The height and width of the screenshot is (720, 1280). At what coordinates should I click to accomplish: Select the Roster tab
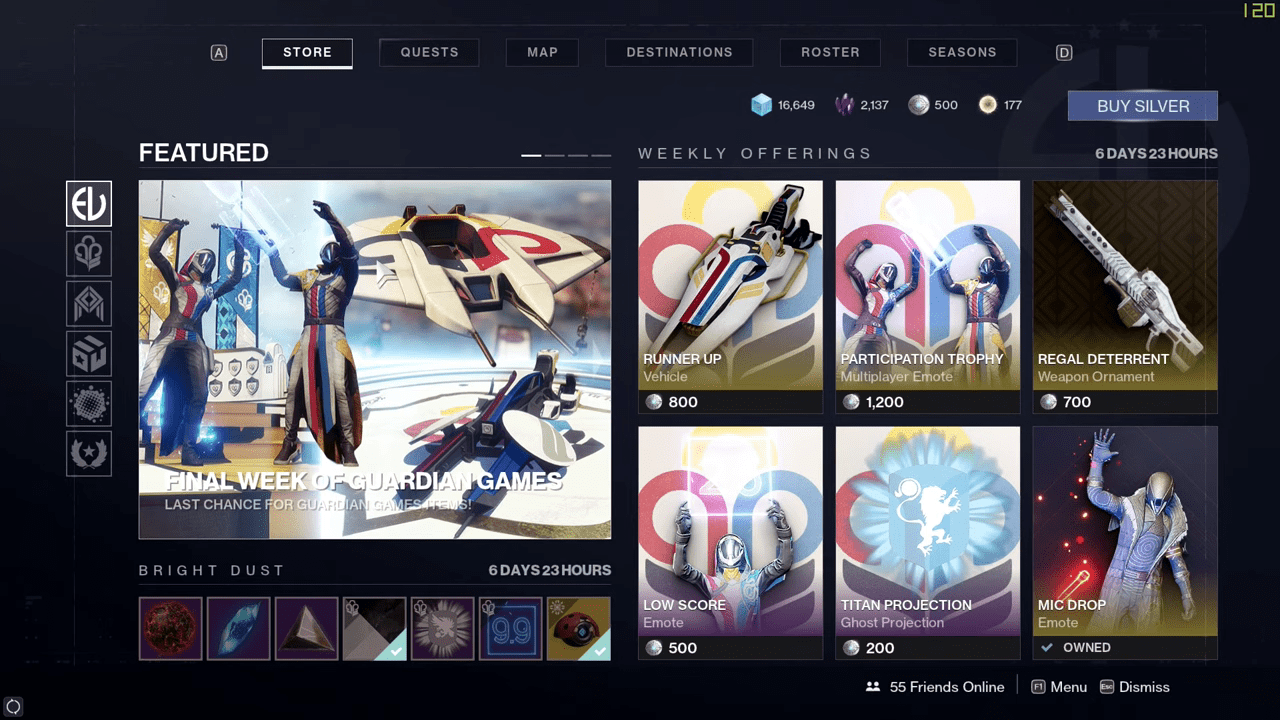(x=830, y=52)
